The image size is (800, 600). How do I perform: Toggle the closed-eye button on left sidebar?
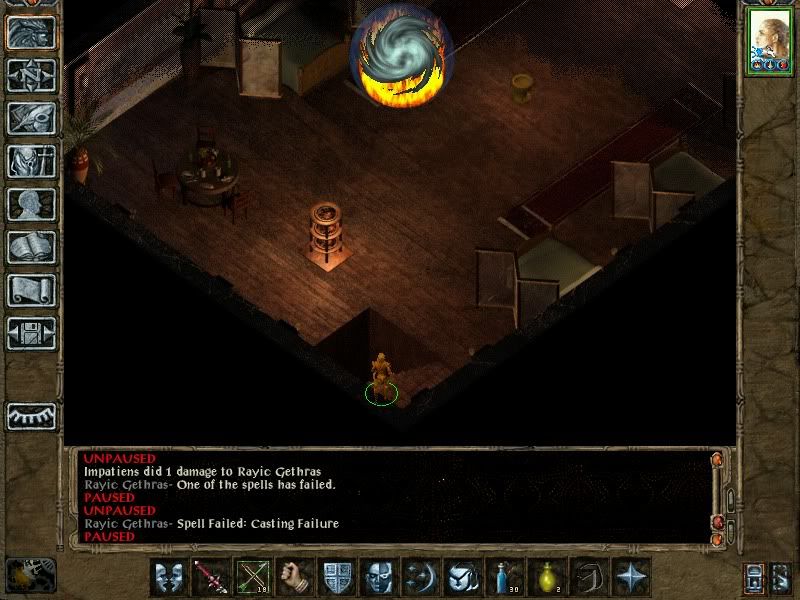31,414
